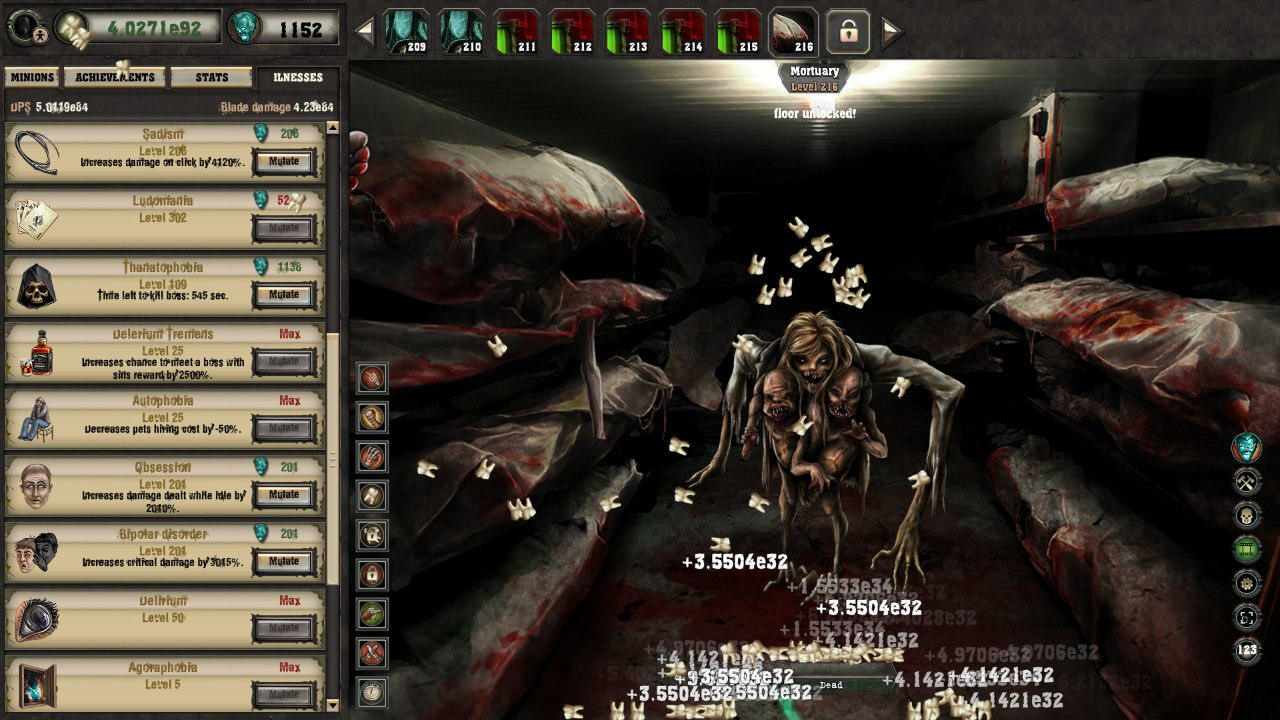Click the skull icon on the right sidebar
Screen dimensions: 1280x720
tap(1246, 514)
